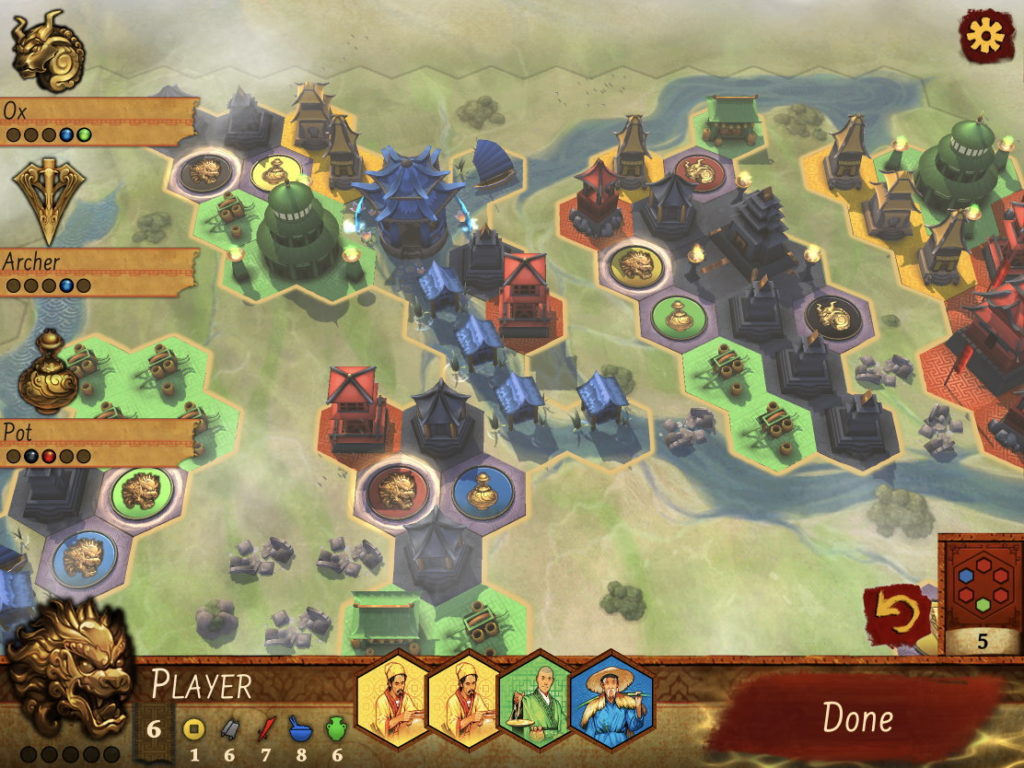Undo the last move with the arrow button

[895, 615]
